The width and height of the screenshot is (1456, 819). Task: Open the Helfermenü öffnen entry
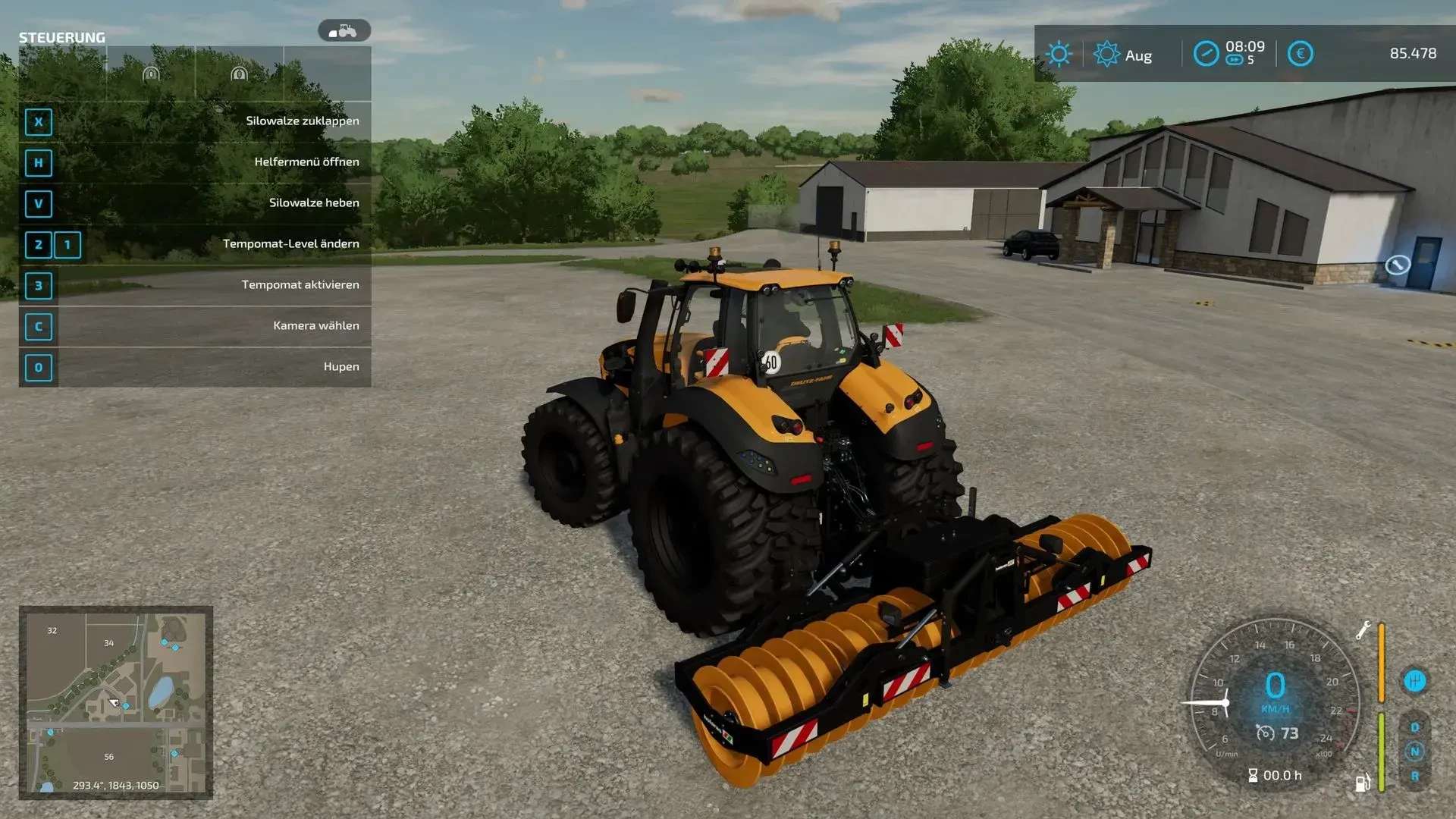(195, 162)
